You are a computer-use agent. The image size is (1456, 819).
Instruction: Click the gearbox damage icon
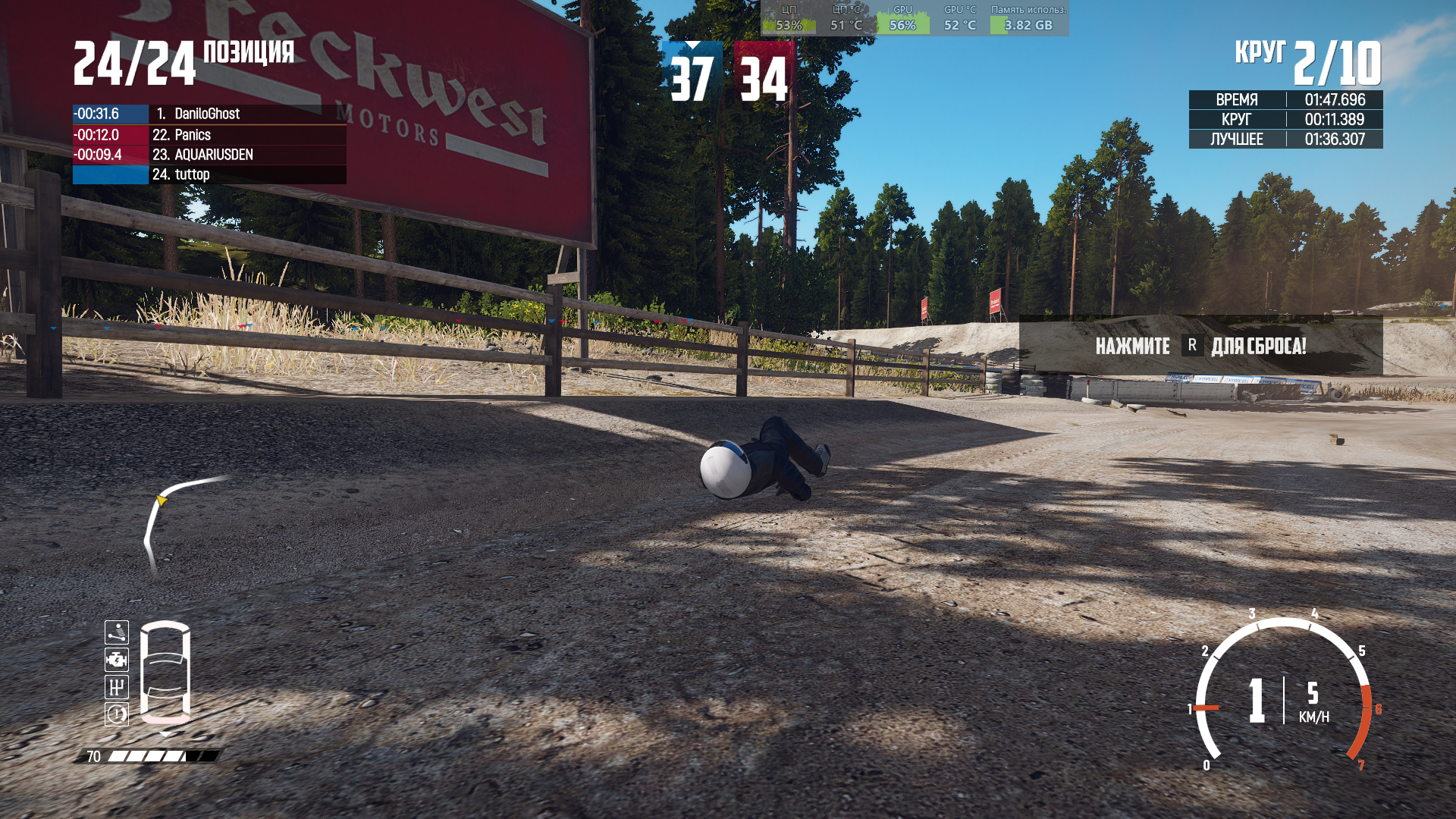pos(117,687)
